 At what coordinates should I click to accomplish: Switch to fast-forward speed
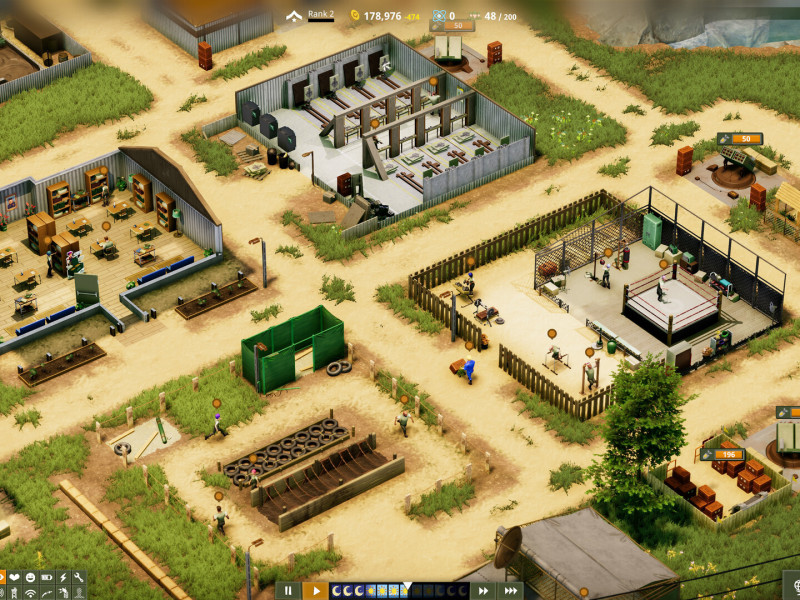coord(484,591)
